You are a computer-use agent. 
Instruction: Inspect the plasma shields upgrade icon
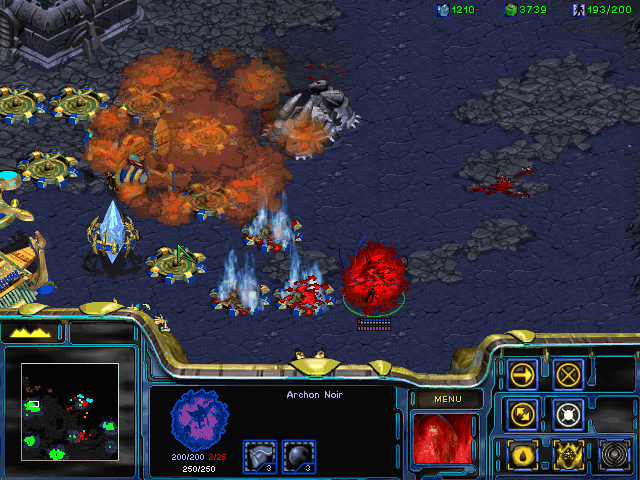coord(298,455)
